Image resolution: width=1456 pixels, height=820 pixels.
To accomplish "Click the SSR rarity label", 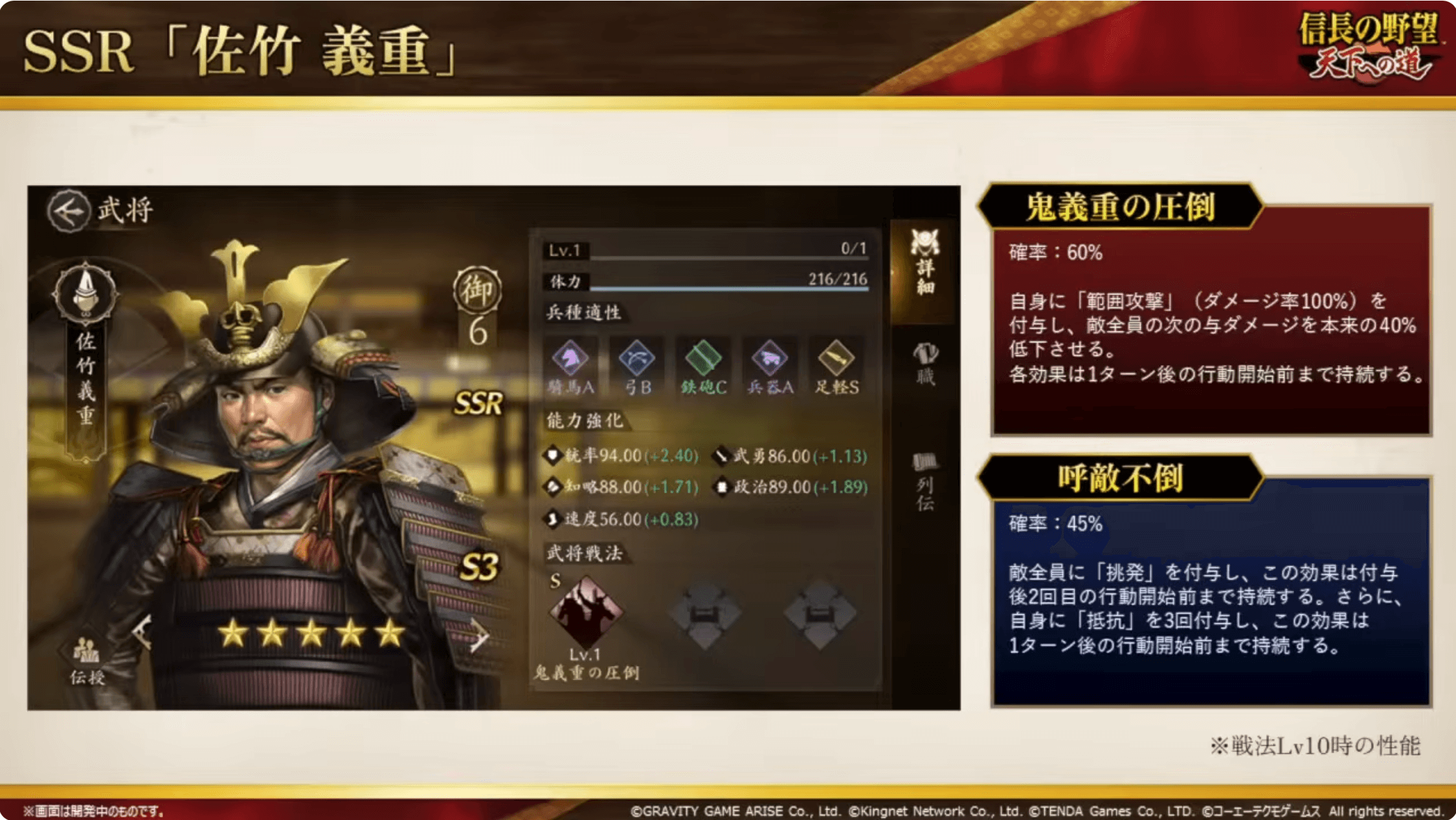I will [478, 403].
